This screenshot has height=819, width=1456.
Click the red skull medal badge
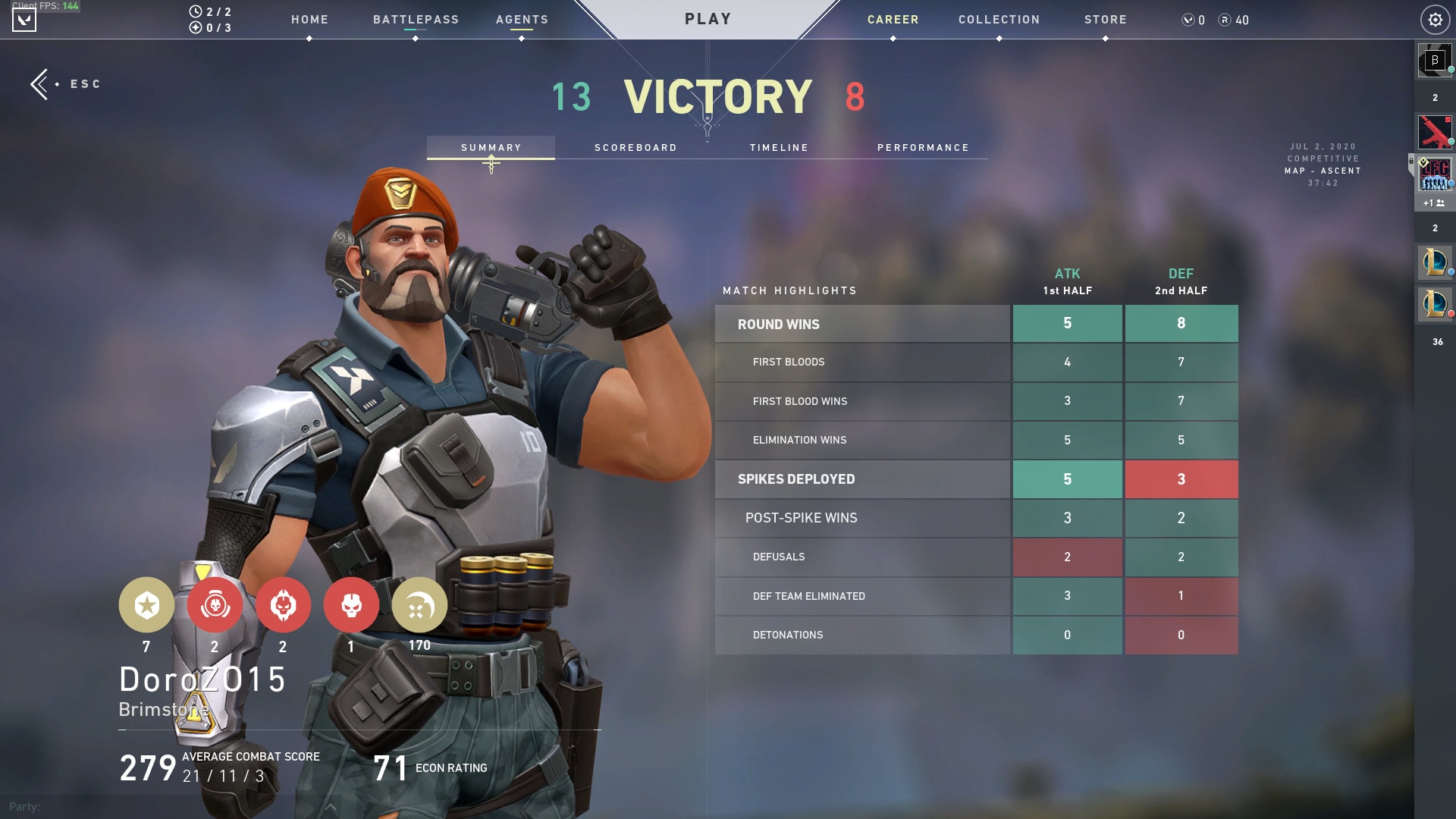tap(351, 605)
